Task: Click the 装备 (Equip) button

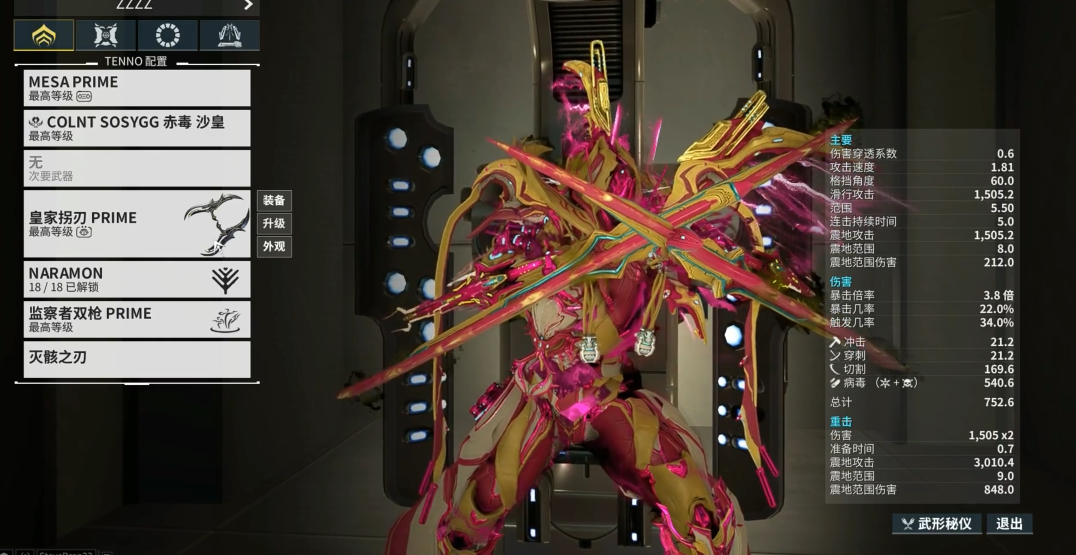Action: pyautogui.click(x=274, y=201)
